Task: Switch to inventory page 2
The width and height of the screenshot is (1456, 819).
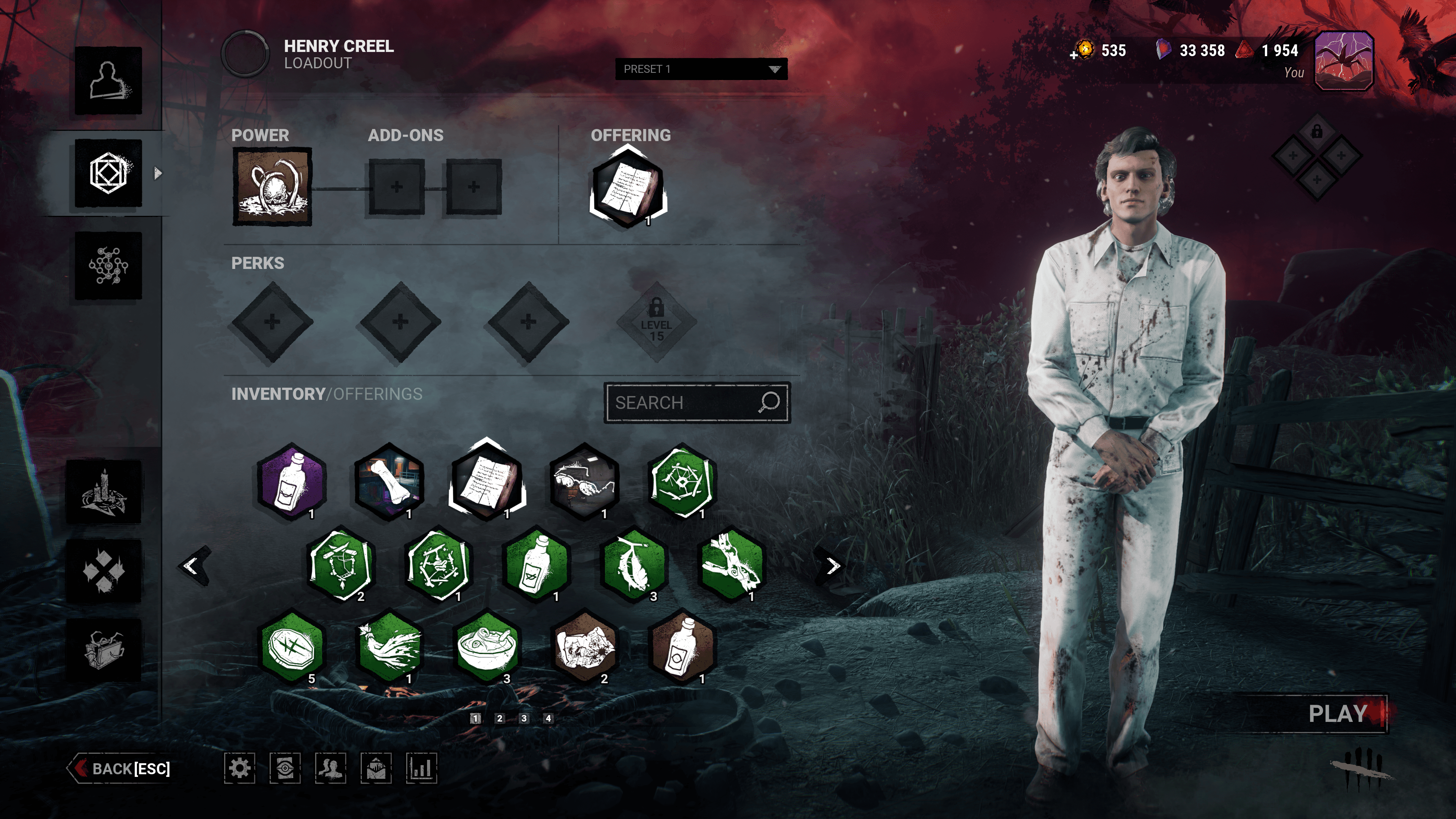Action: 499,718
